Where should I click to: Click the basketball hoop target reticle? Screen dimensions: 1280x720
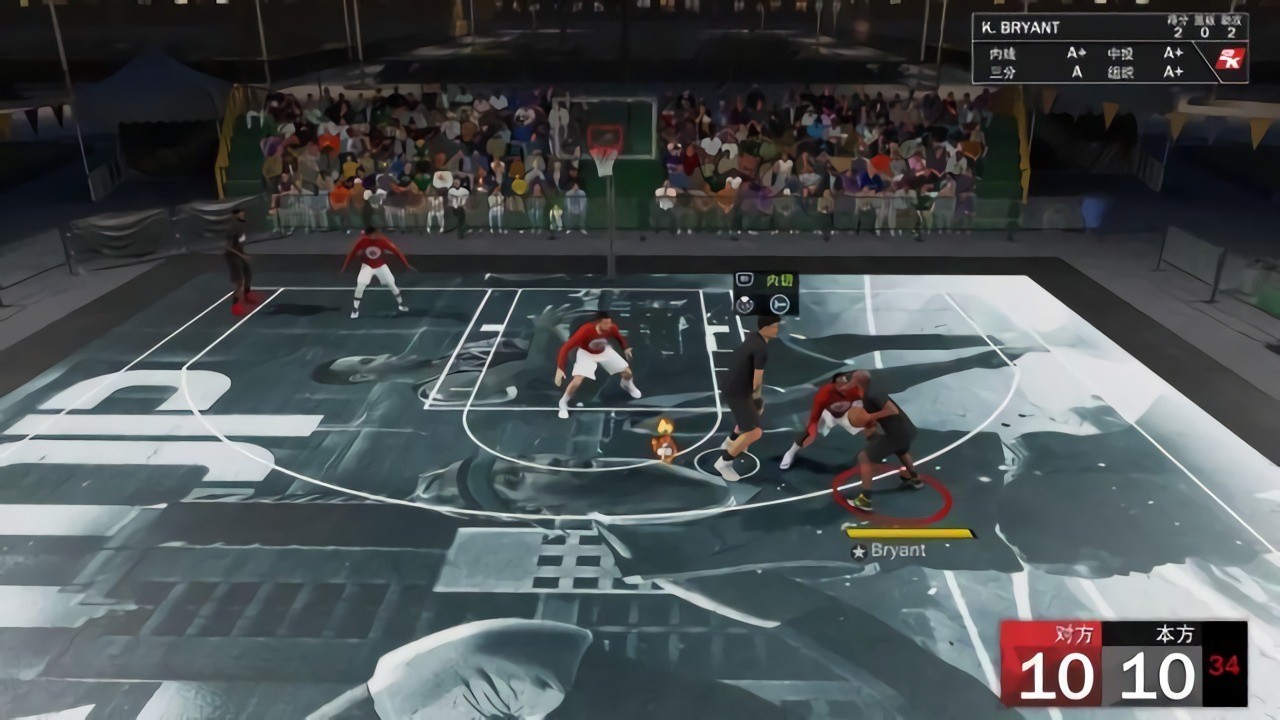point(604,138)
